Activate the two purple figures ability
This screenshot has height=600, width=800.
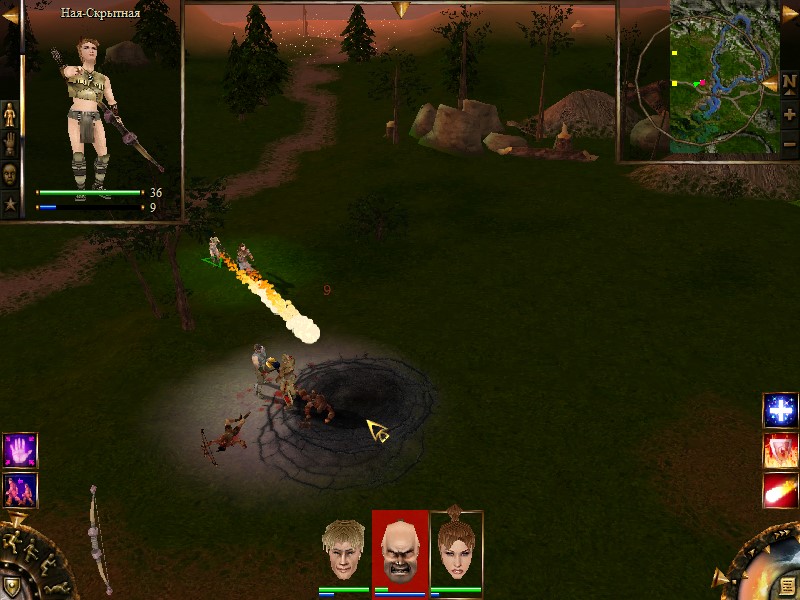point(19,489)
